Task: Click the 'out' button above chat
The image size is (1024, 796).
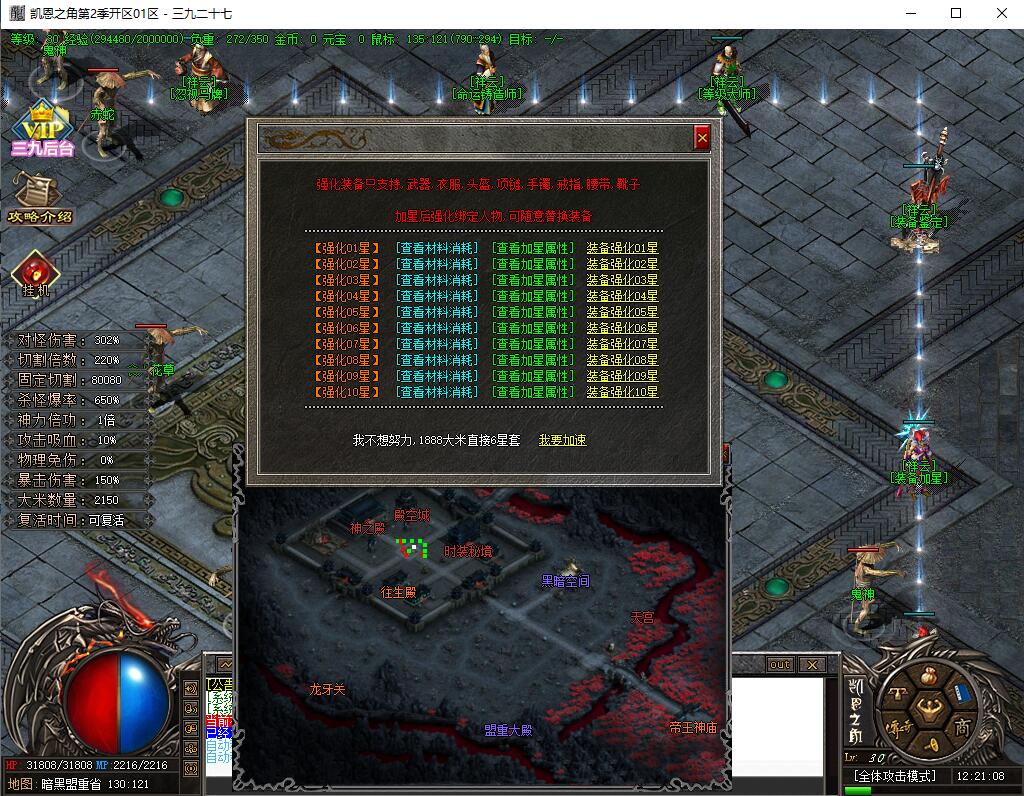Action: coord(779,664)
